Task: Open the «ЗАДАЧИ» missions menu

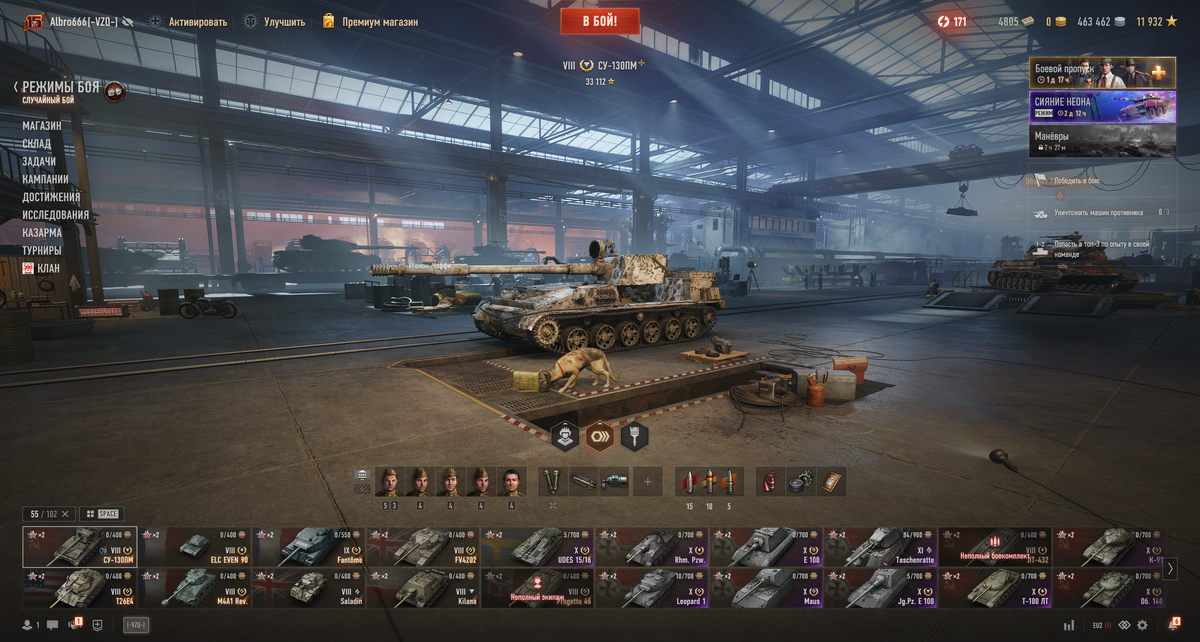Action: [x=39, y=162]
